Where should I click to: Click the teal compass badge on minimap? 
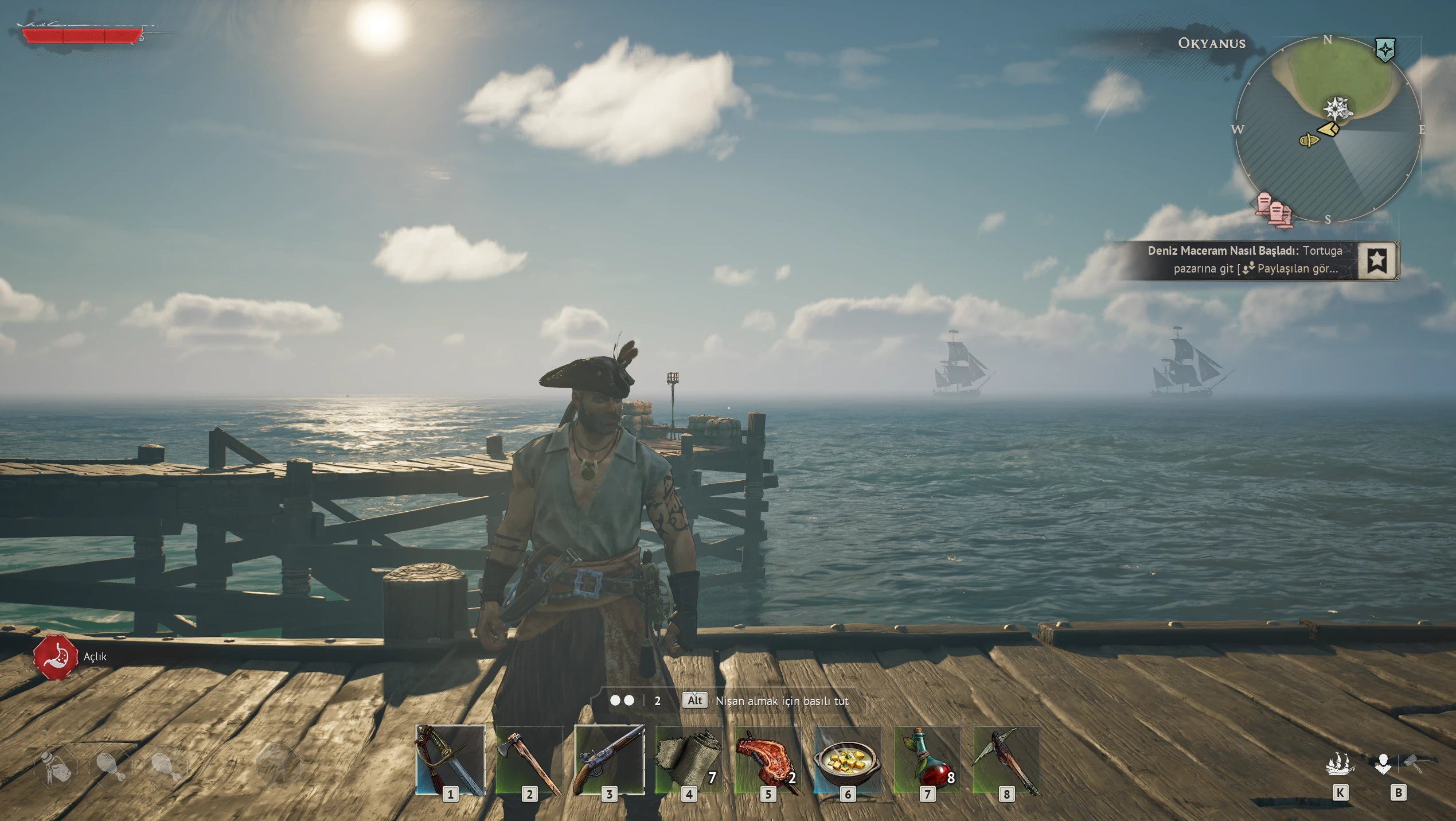click(1385, 50)
